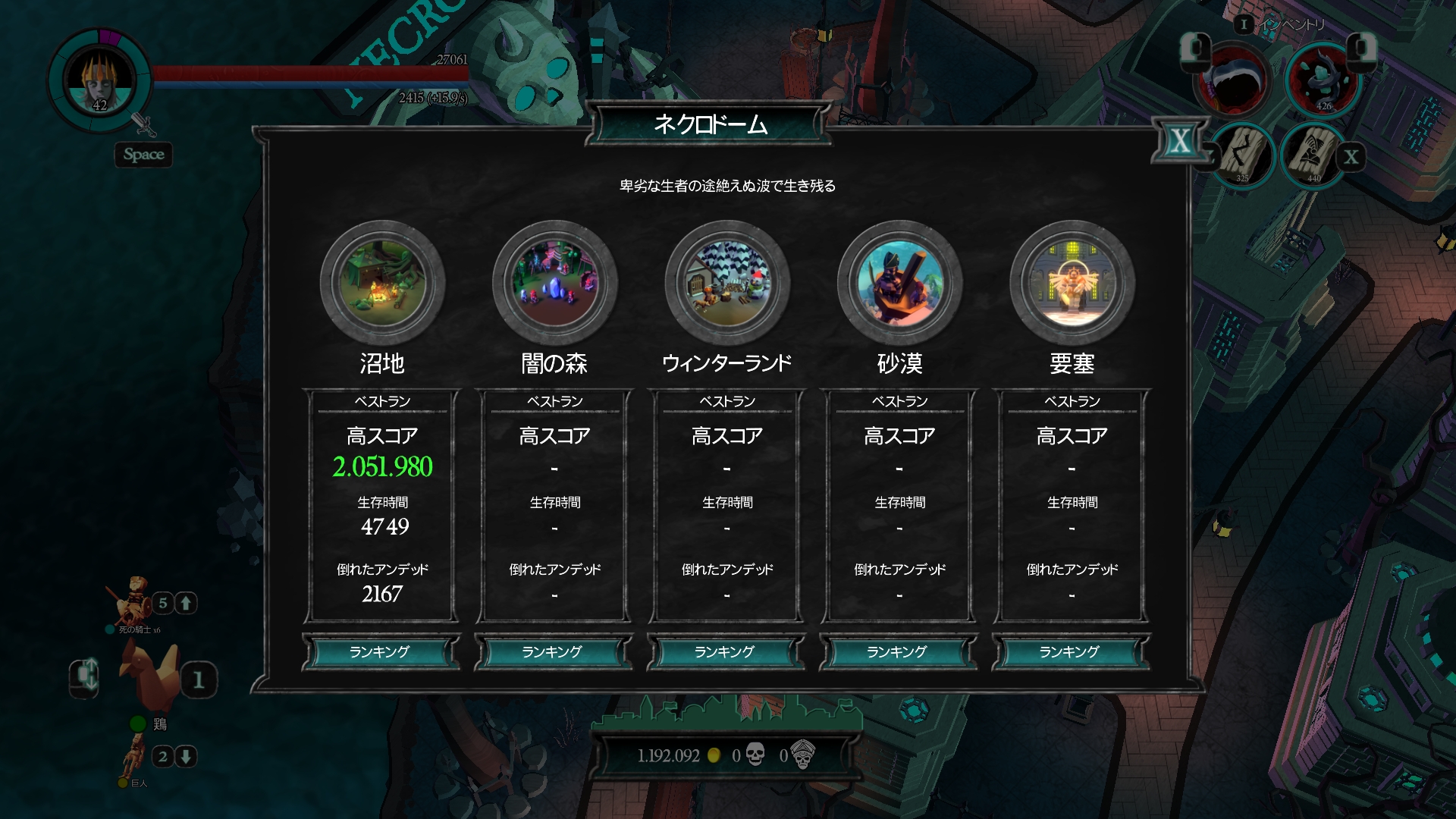Click the necromancer player portrait
Image resolution: width=1456 pixels, height=819 pixels.
[99, 80]
